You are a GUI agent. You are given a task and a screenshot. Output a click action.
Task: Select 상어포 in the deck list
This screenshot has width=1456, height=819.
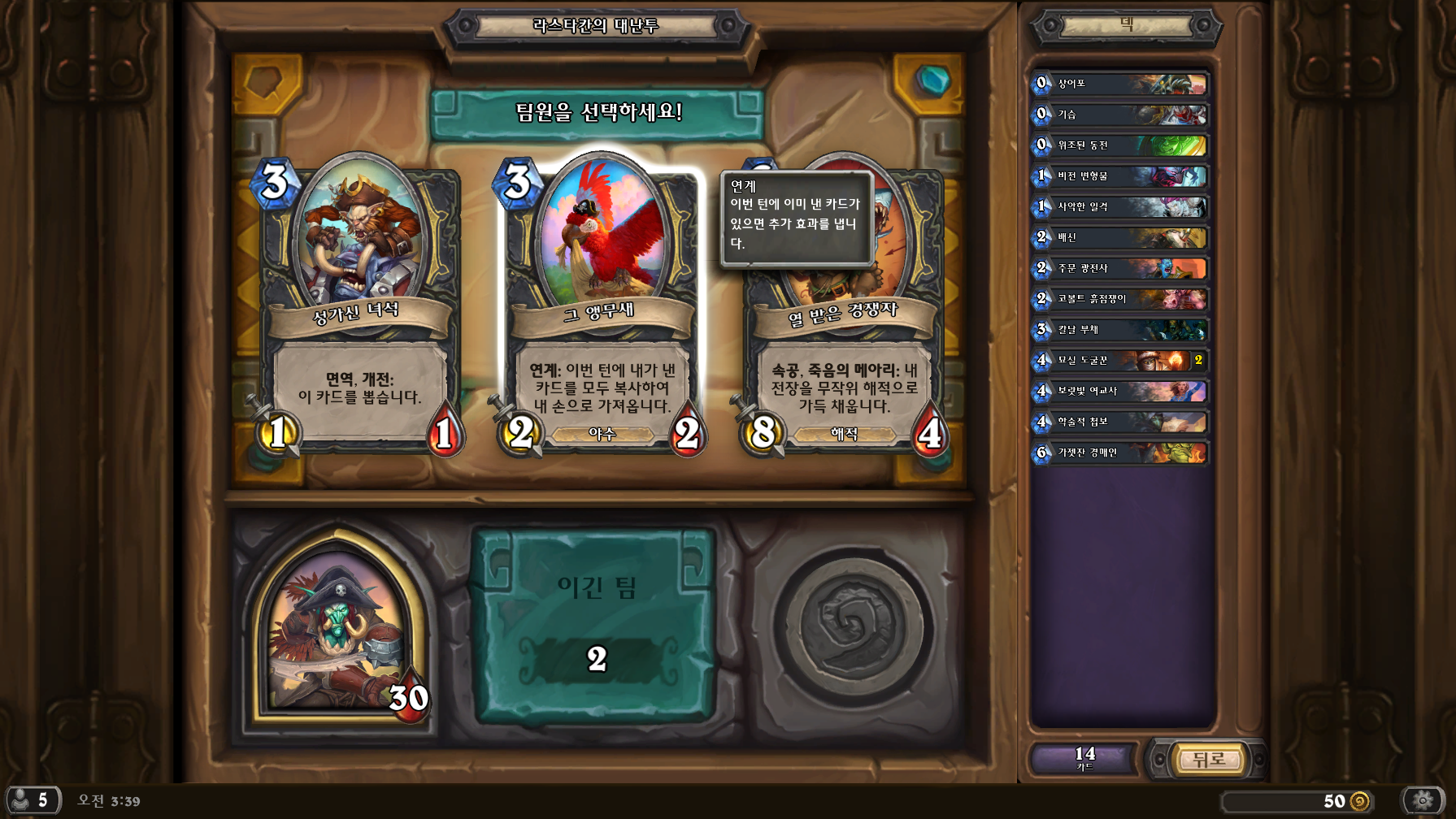[x=1120, y=84]
